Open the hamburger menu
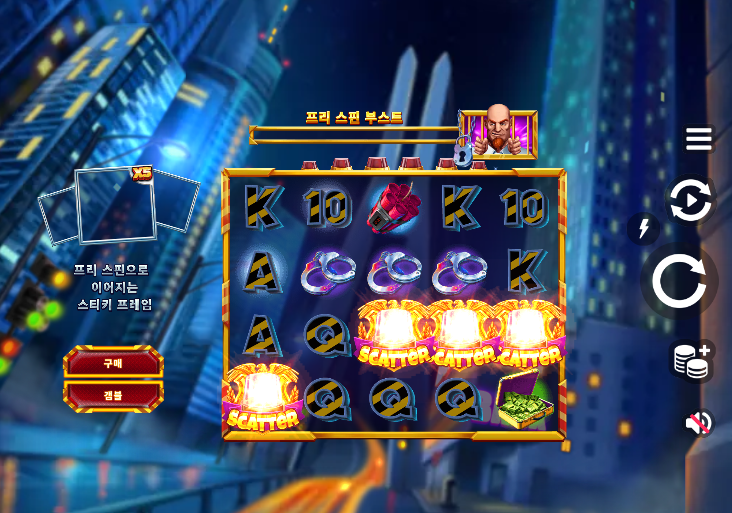This screenshot has width=732, height=513. [x=698, y=139]
